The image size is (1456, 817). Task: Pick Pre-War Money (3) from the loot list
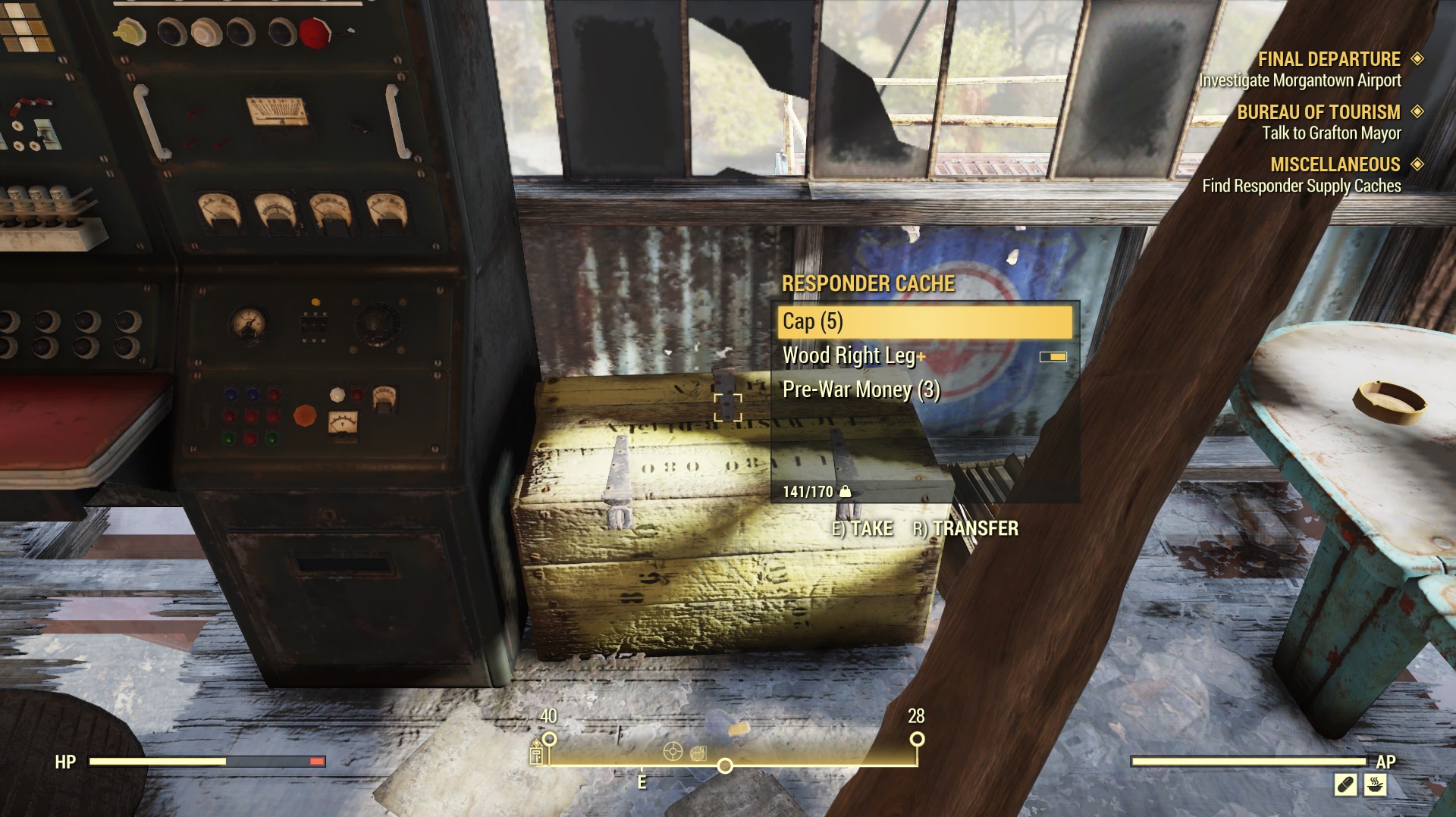coord(924,390)
